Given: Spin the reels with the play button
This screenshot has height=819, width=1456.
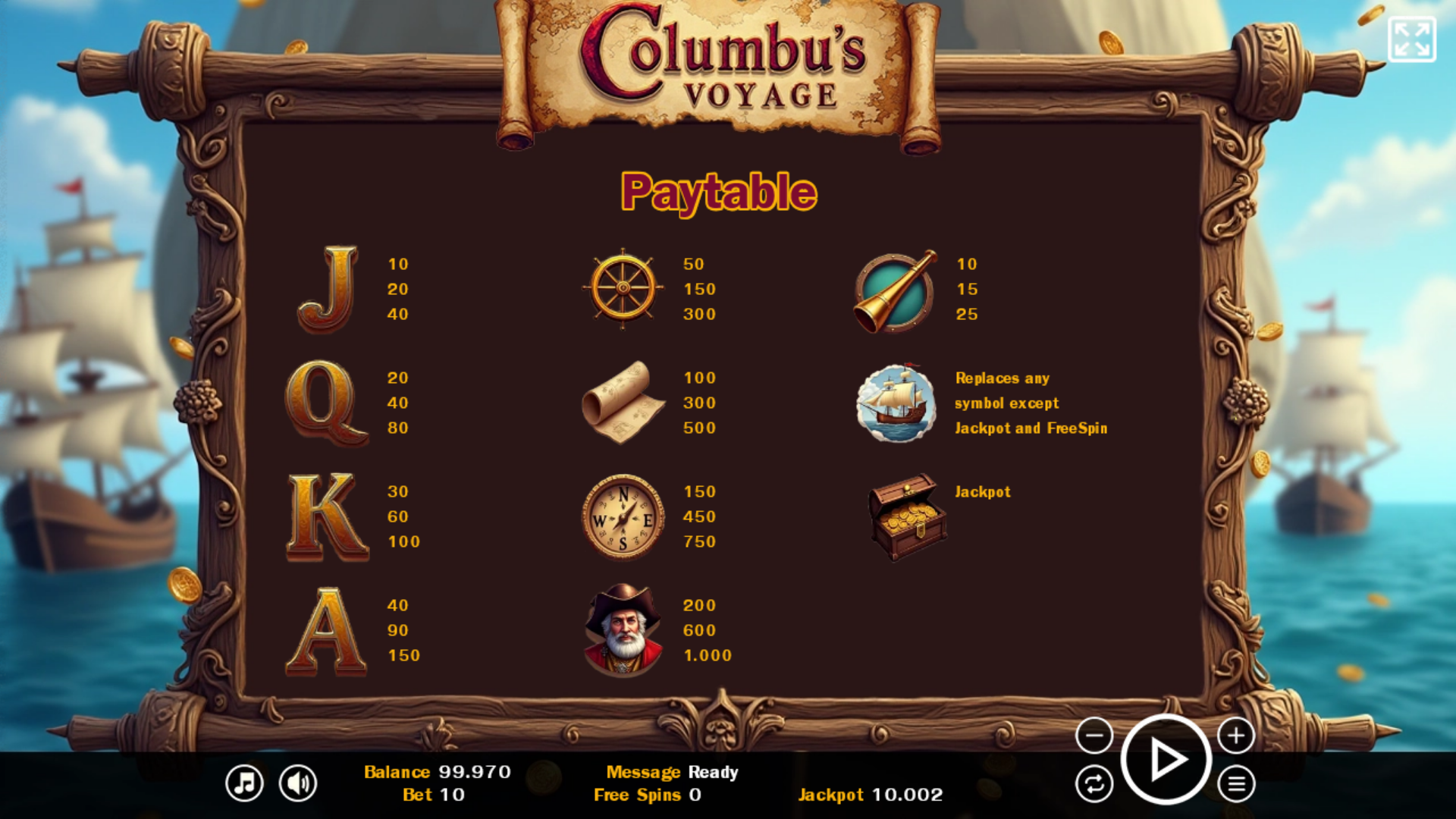Looking at the screenshot, I should (x=1166, y=759).
